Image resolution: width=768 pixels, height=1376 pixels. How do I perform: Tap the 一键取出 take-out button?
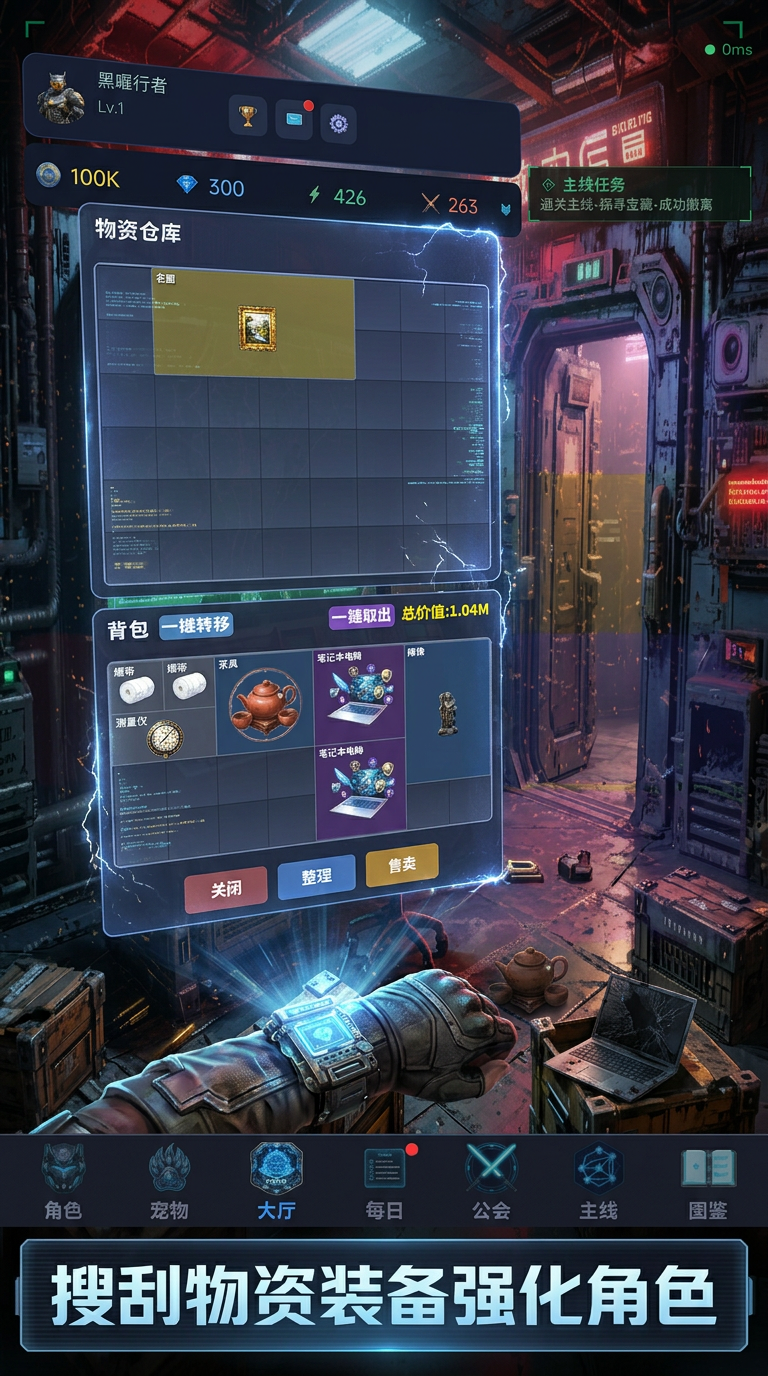pyautogui.click(x=362, y=616)
